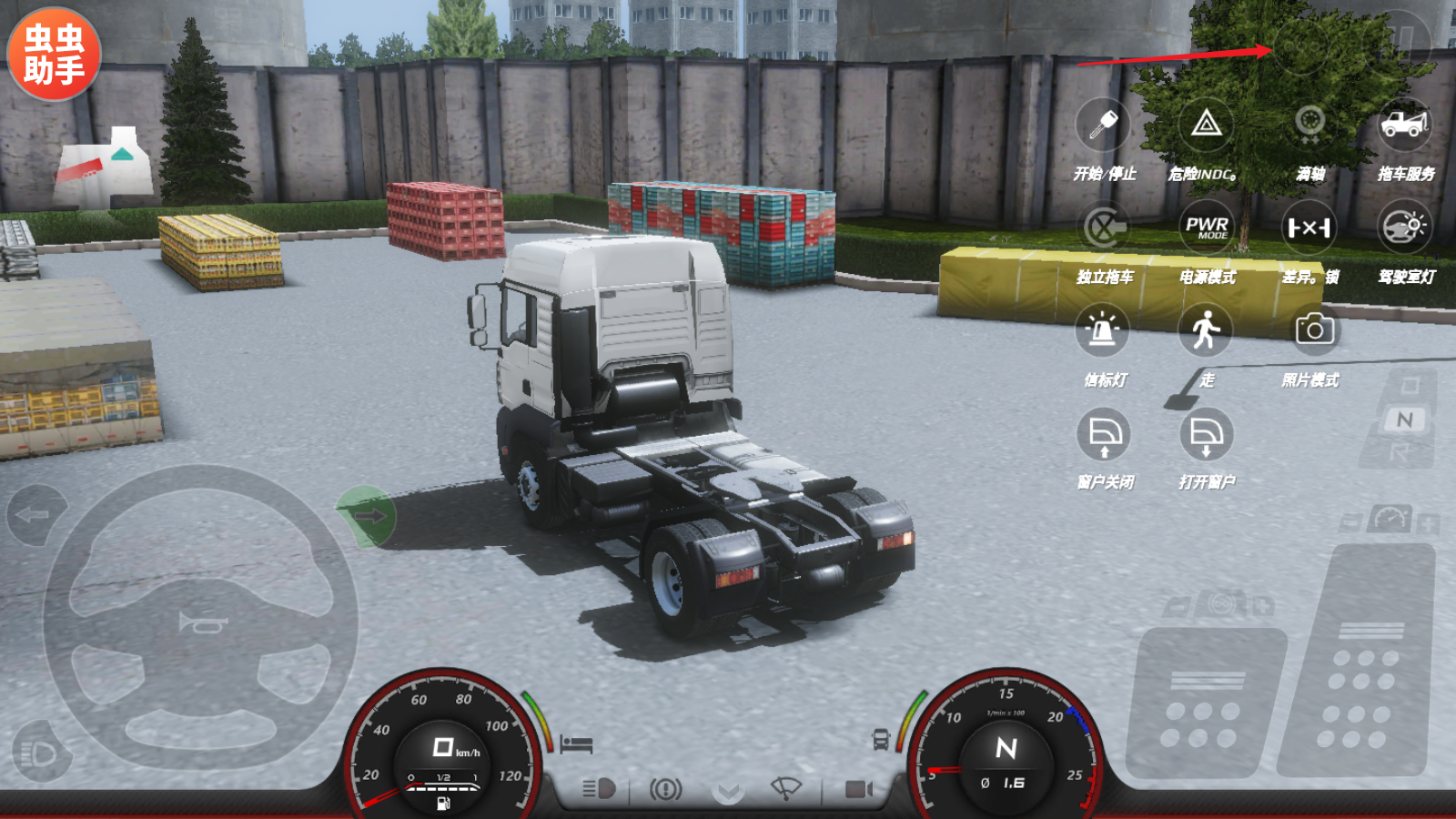
Task: Activate the beacon light icon
Action: point(1102,330)
